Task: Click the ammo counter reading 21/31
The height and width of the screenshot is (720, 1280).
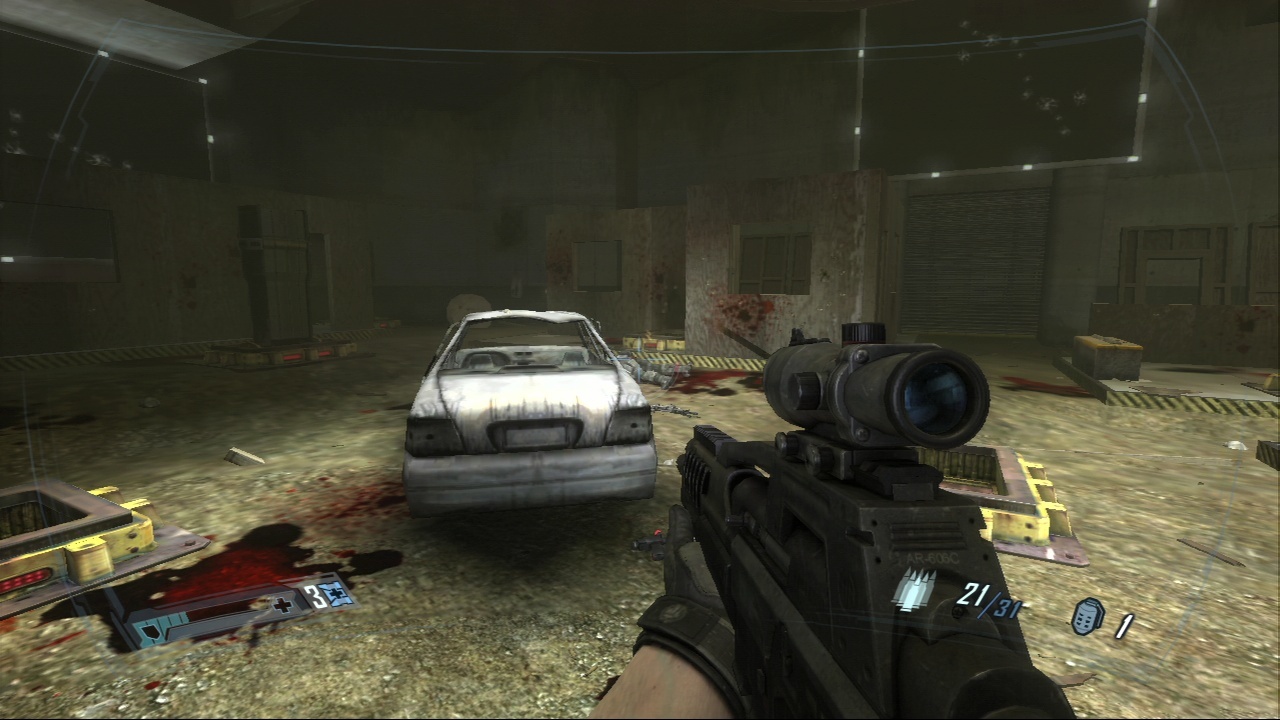Action: point(987,601)
